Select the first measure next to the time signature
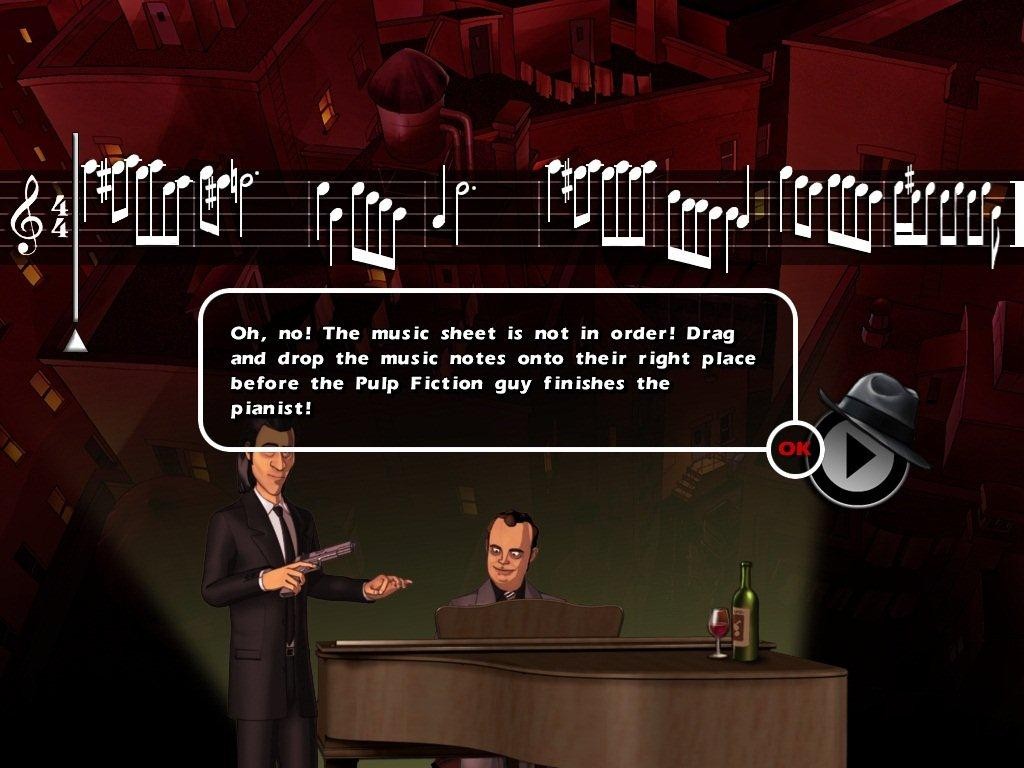This screenshot has width=1024, height=768. 168,205
